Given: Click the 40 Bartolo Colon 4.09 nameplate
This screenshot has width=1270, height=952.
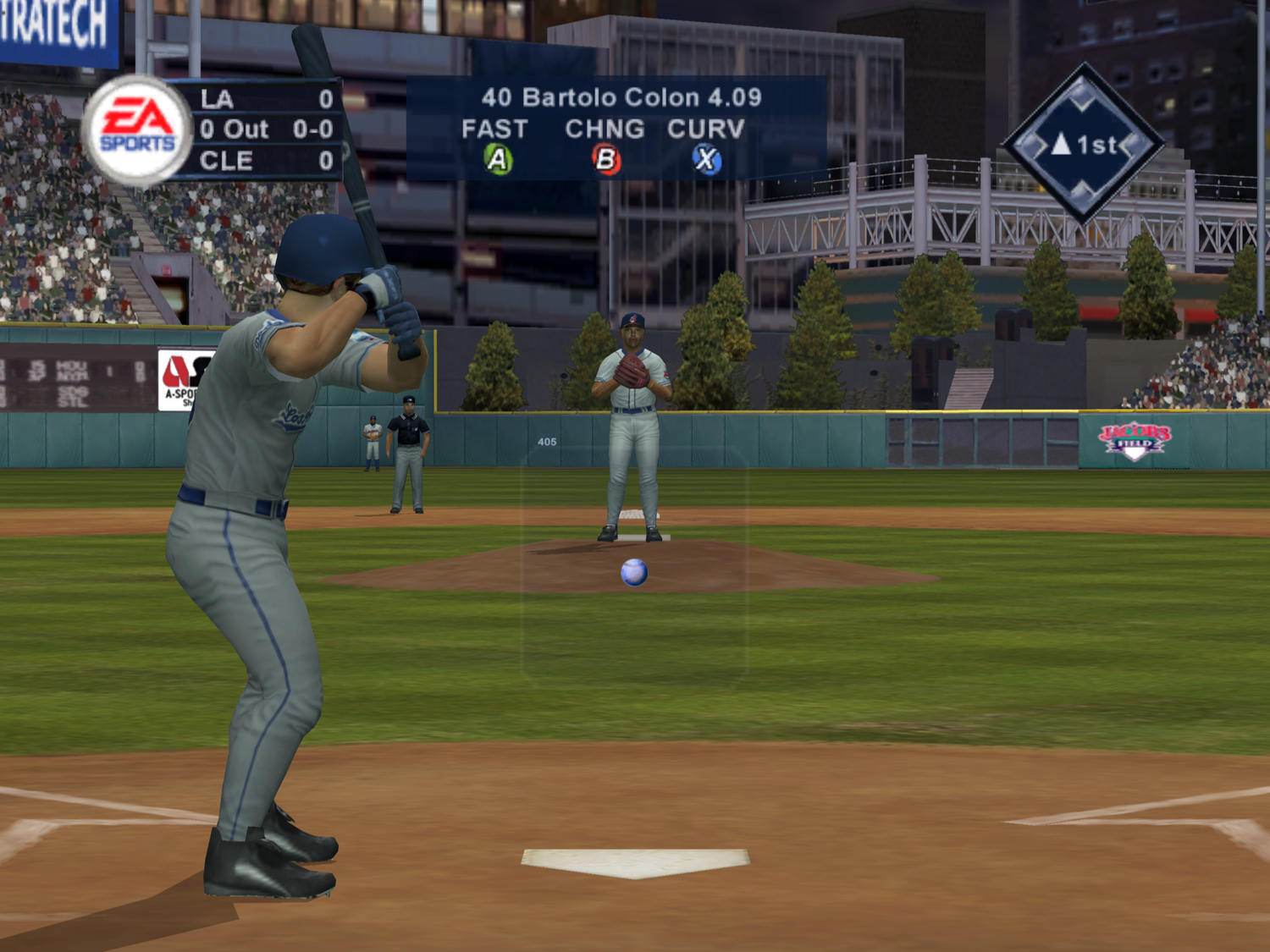Looking at the screenshot, I should tap(621, 97).
